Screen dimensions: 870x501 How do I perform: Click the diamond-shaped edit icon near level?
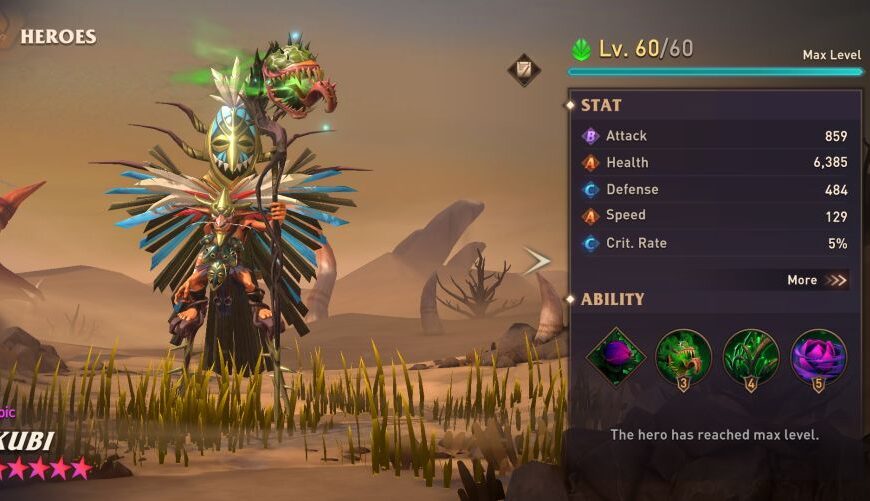524,69
